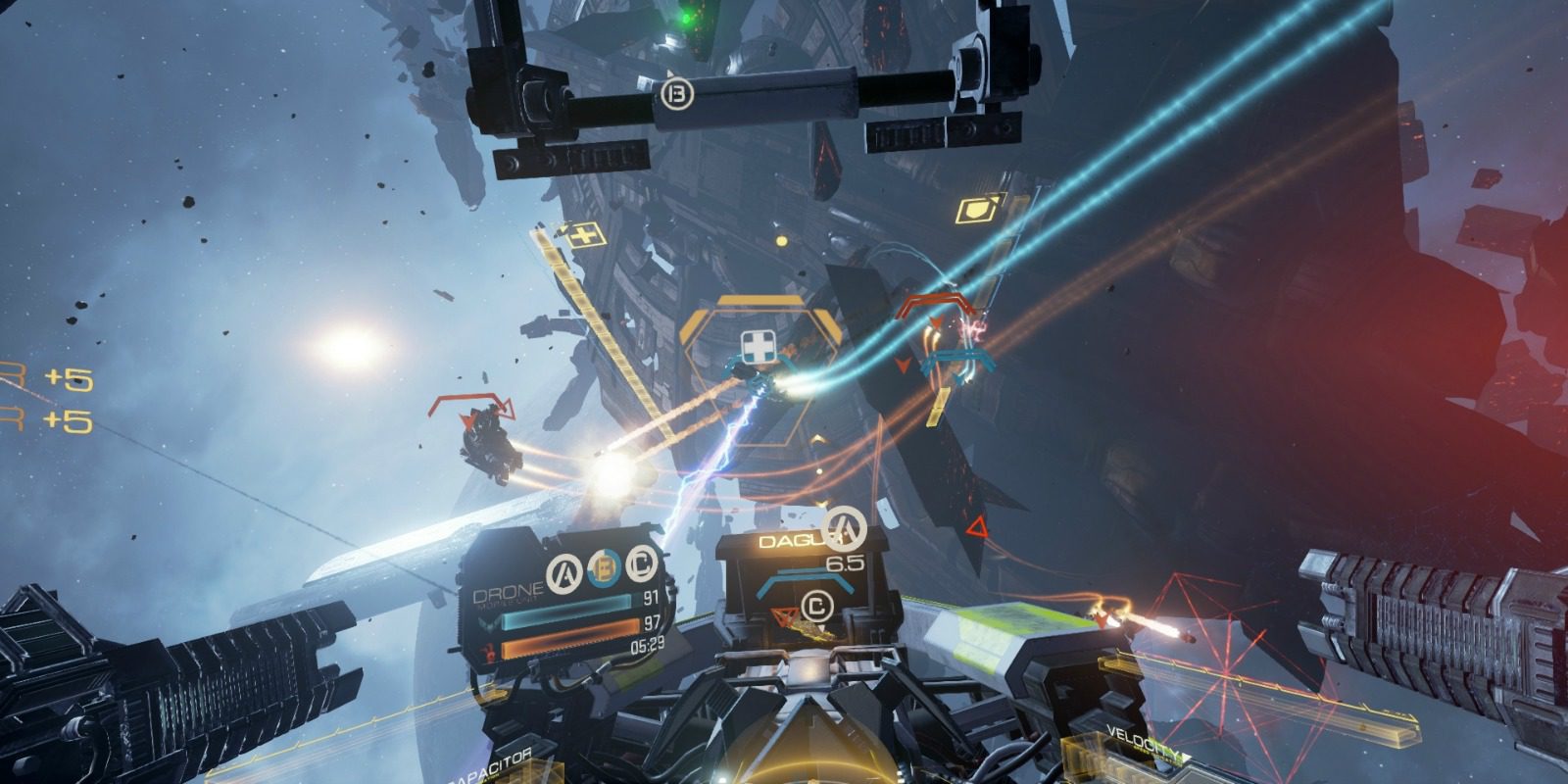Click the yellow plus repair marker
Viewport: 1568px width, 784px height.
click(582, 234)
